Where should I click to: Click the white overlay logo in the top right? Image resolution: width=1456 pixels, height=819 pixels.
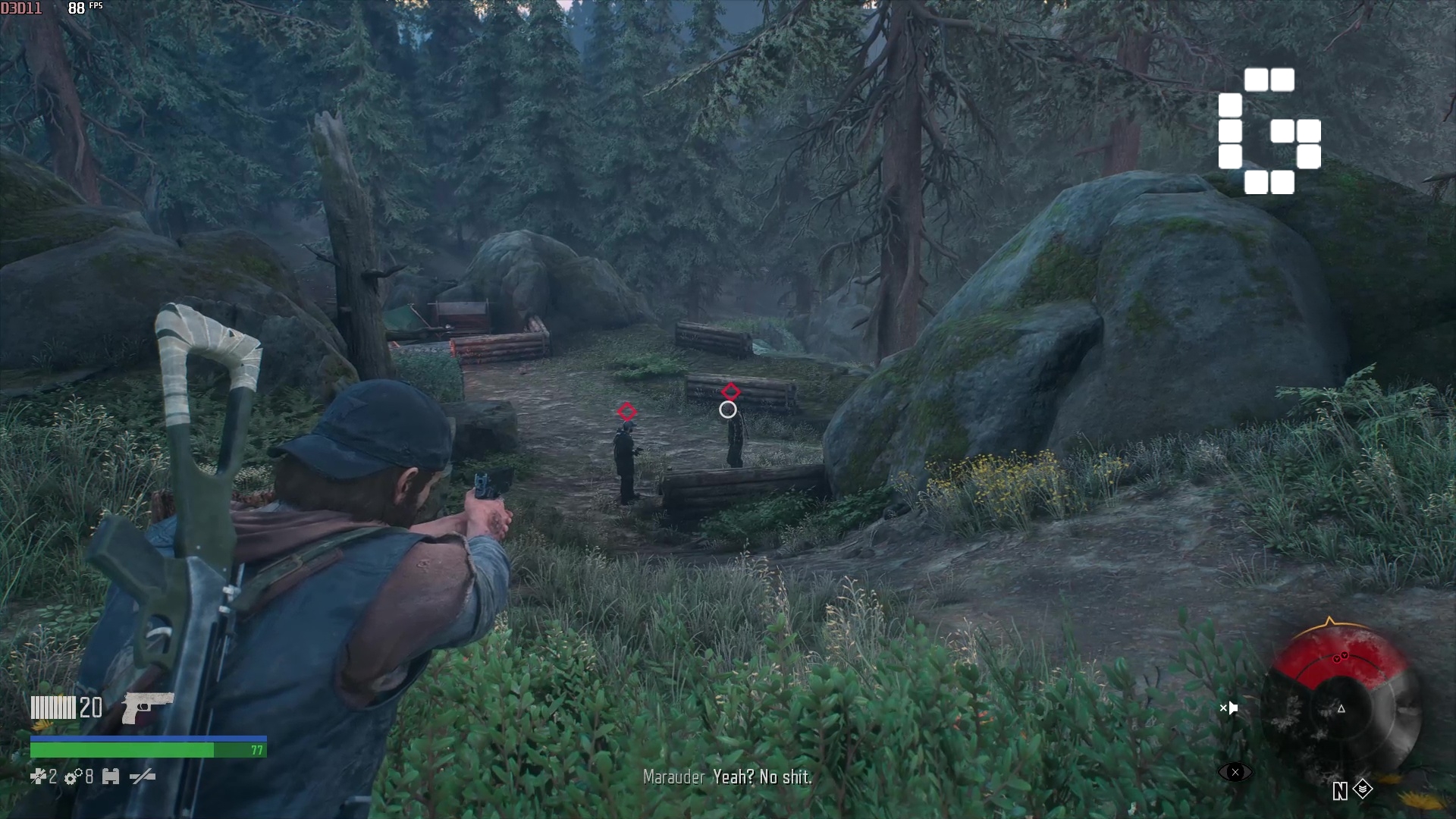[x=1269, y=131]
